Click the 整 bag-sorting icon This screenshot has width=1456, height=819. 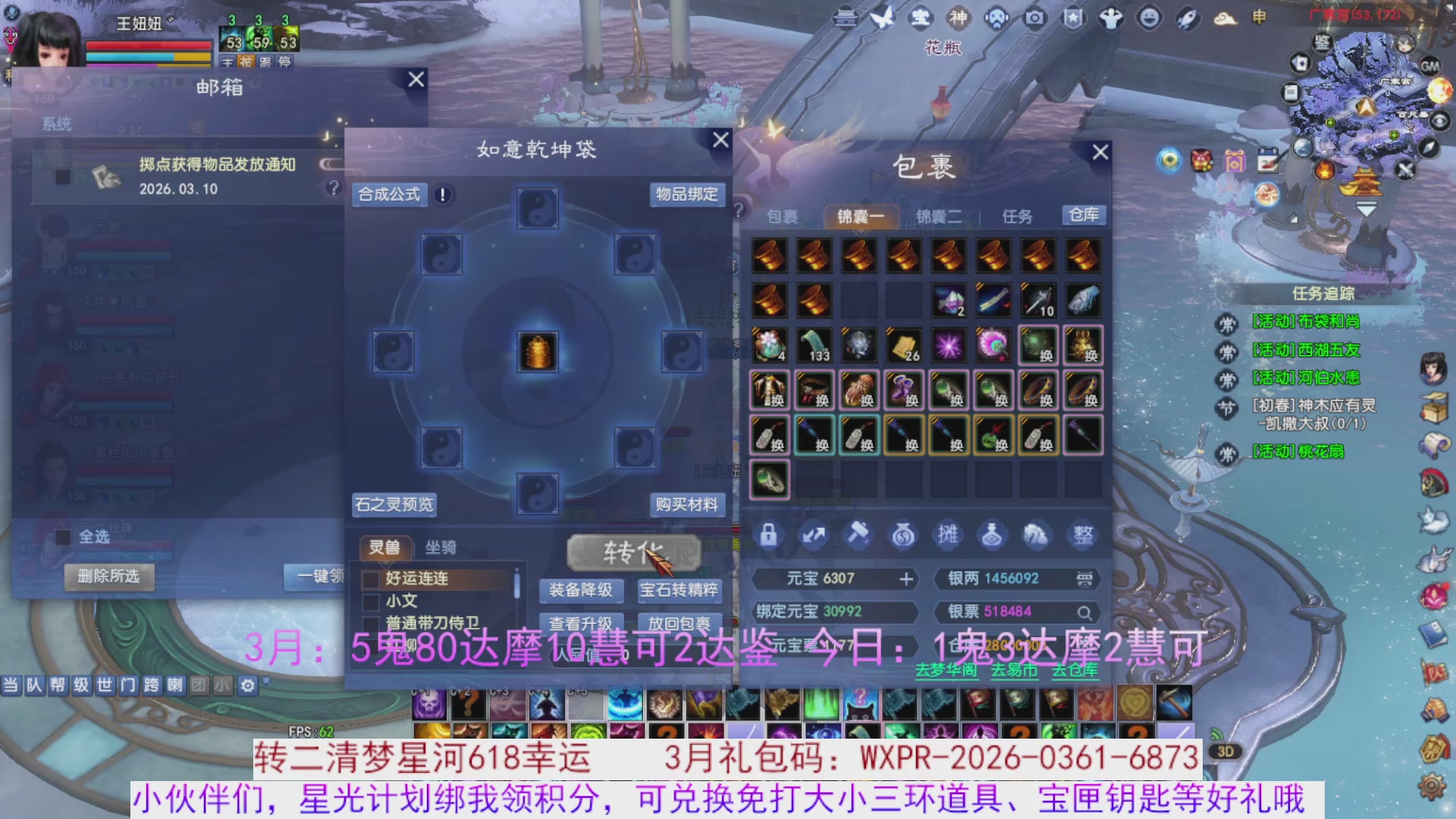(1082, 535)
